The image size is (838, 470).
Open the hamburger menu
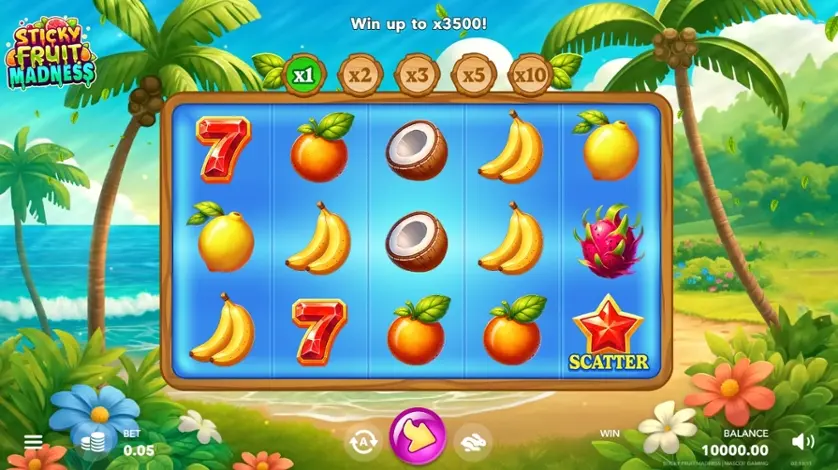click(x=33, y=441)
